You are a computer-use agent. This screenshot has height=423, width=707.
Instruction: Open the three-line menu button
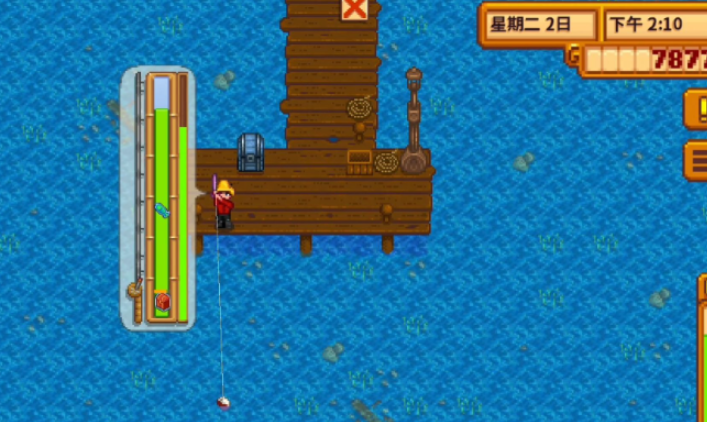697,159
